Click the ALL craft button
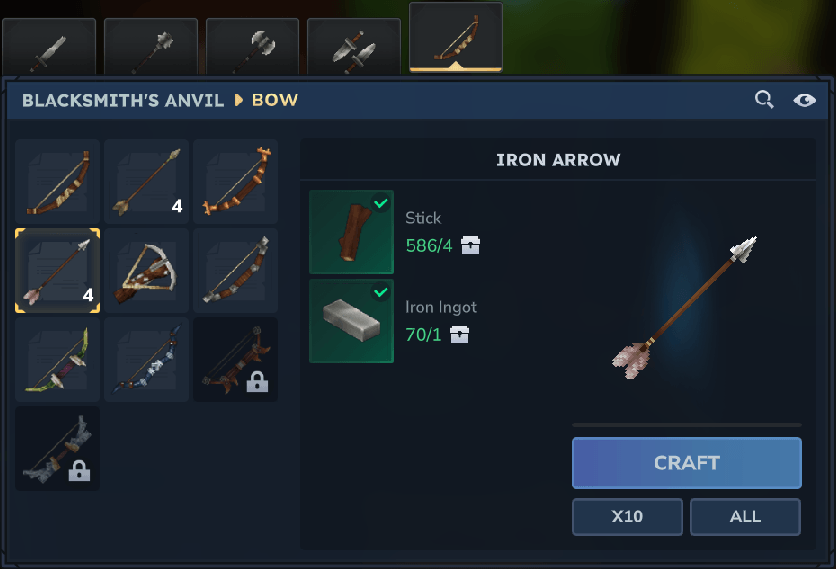 click(745, 517)
